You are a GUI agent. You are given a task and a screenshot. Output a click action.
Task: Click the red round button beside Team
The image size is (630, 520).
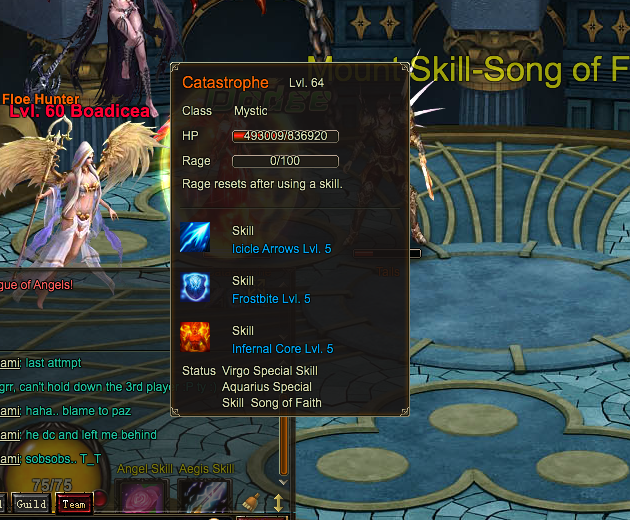pyautogui.click(x=100, y=499)
